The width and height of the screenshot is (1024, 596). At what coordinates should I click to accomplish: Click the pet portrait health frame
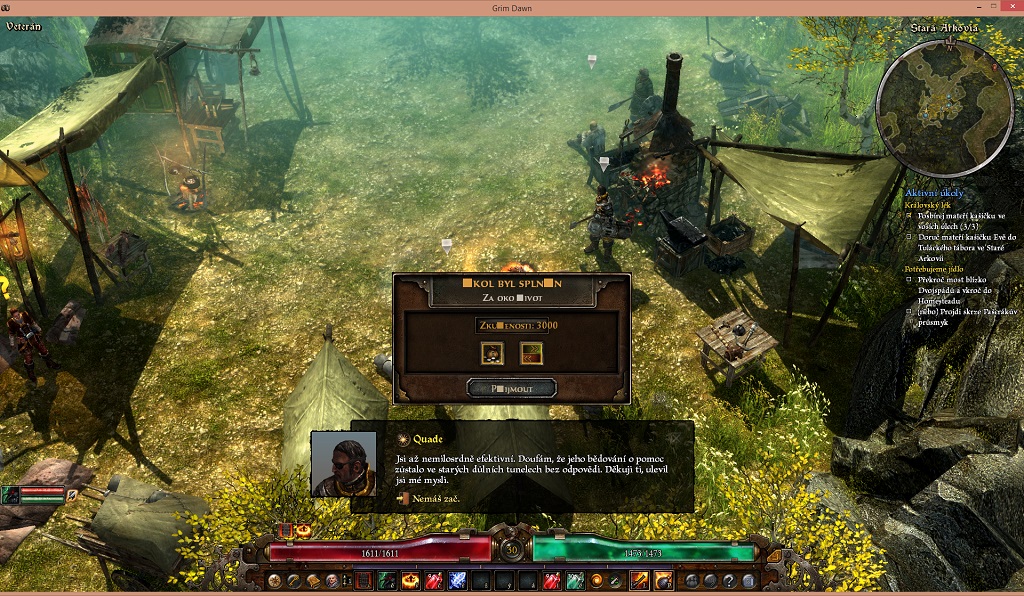[x=40, y=494]
